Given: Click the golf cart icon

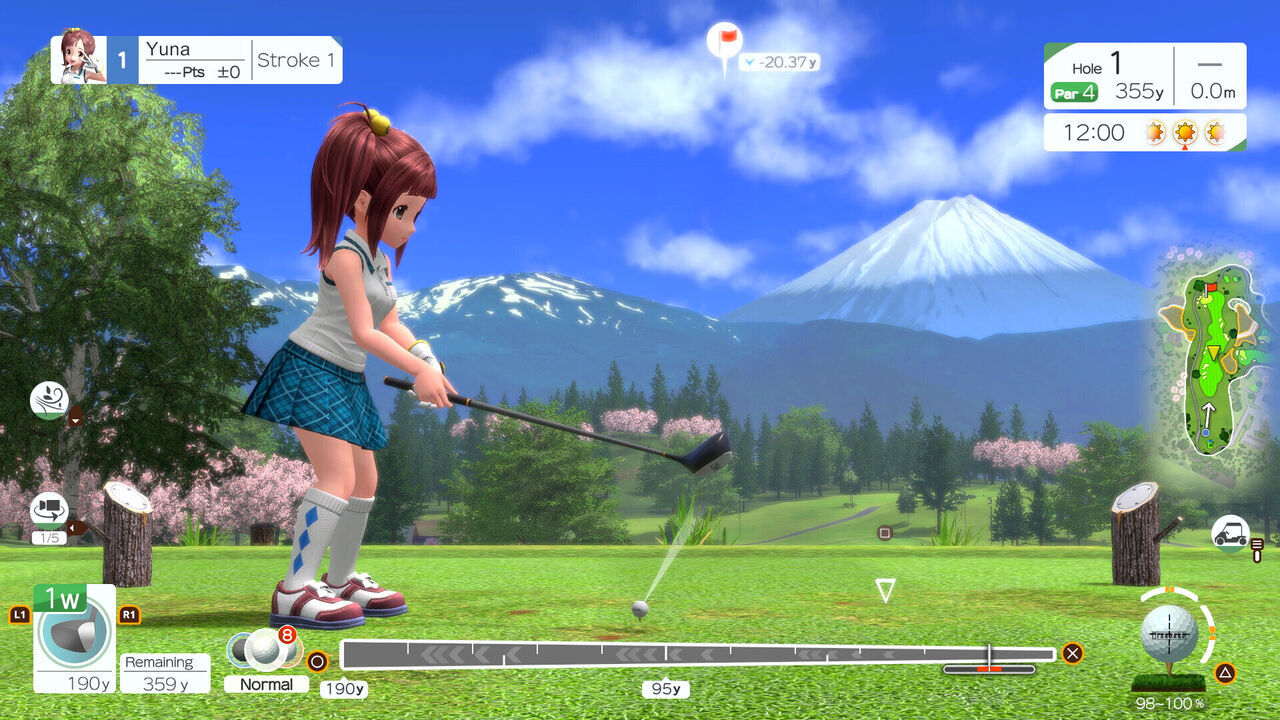Looking at the screenshot, I should tap(1231, 533).
